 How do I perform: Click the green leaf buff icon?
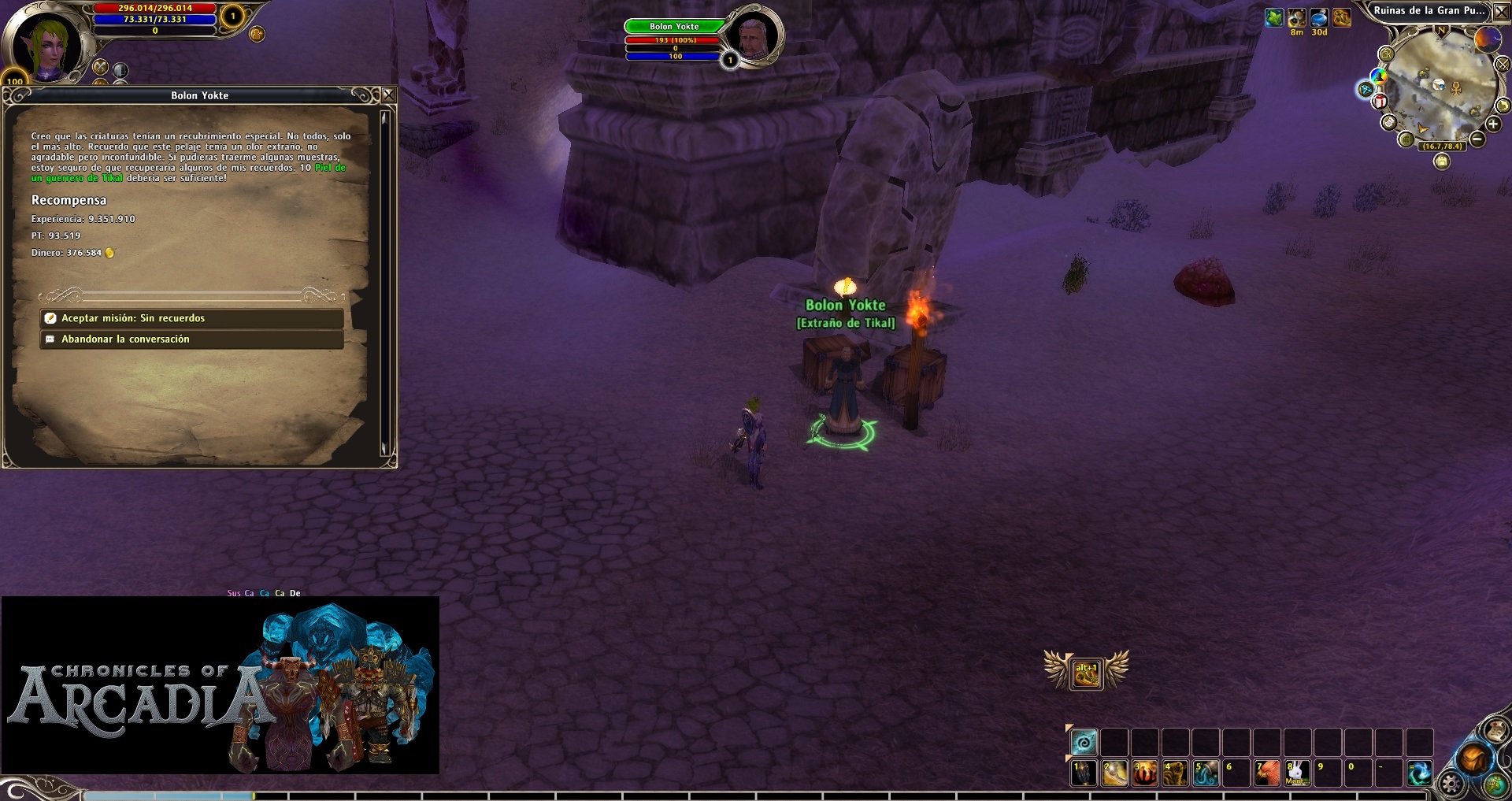tap(1274, 17)
